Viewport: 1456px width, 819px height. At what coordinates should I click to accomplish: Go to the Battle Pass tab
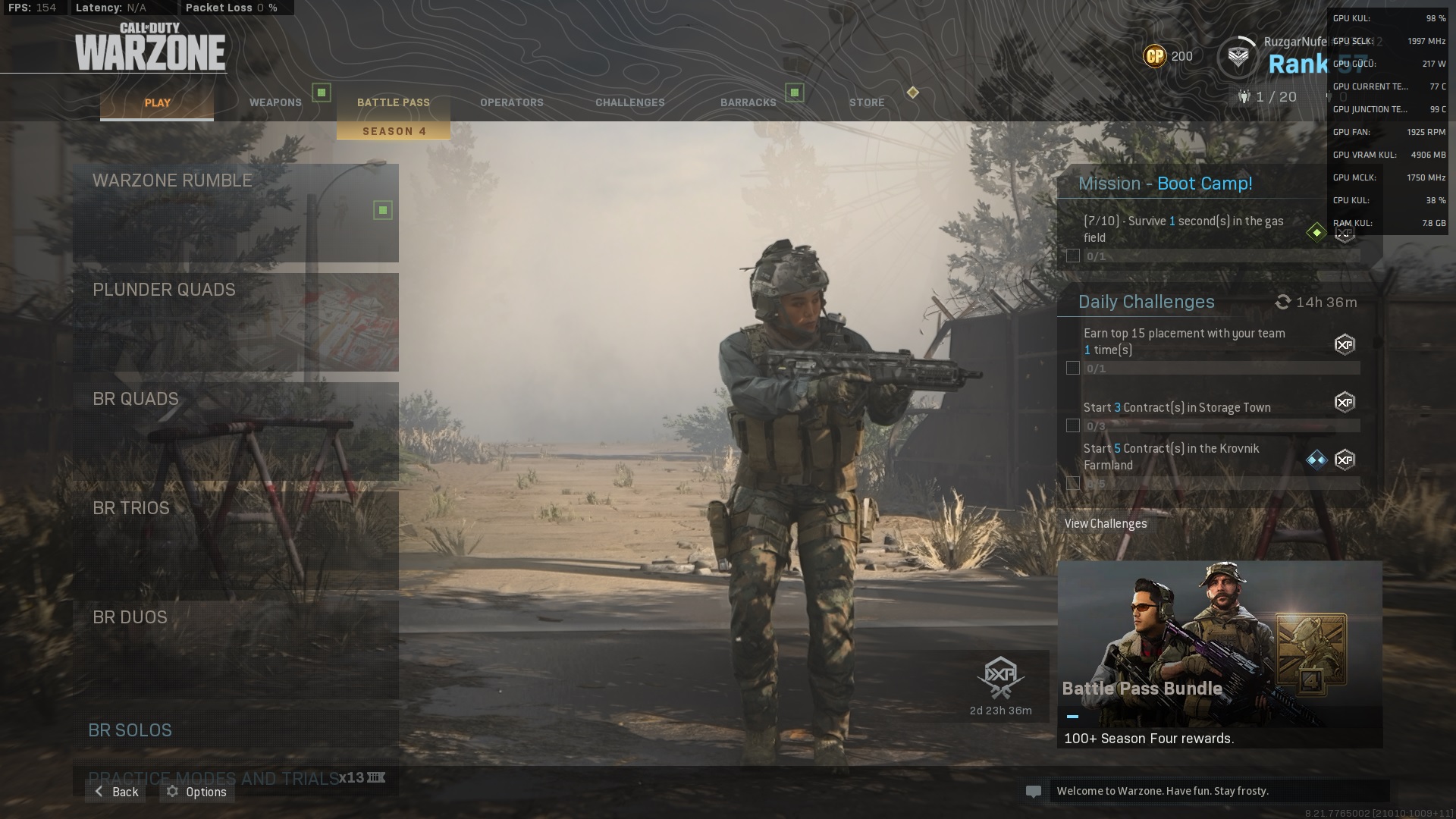[x=393, y=103]
